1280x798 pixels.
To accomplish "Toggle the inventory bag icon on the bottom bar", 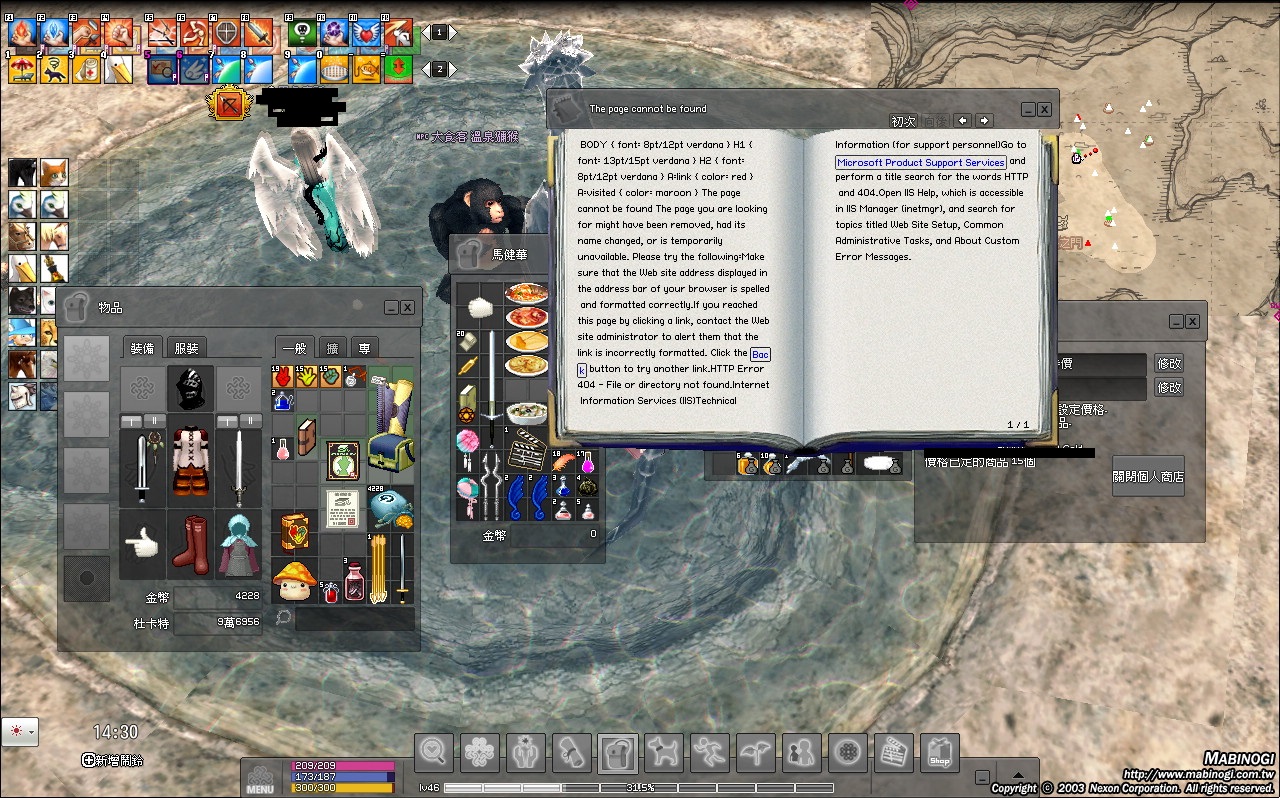I will coord(618,751).
